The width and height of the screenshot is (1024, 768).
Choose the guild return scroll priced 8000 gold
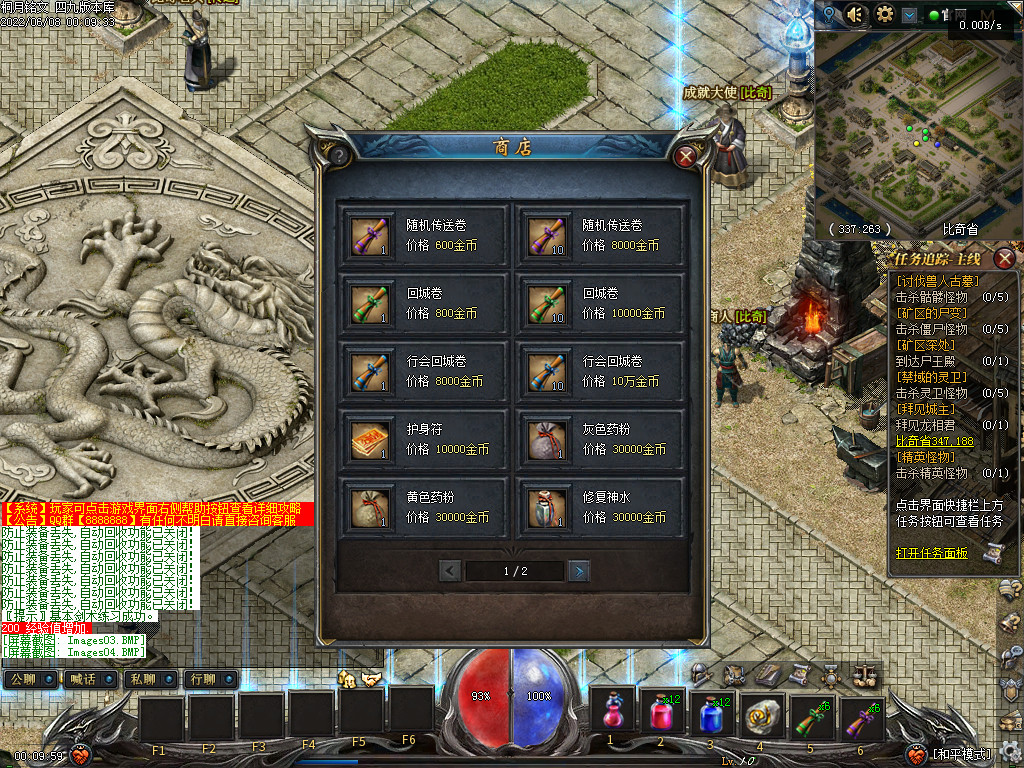pyautogui.click(x=425, y=371)
